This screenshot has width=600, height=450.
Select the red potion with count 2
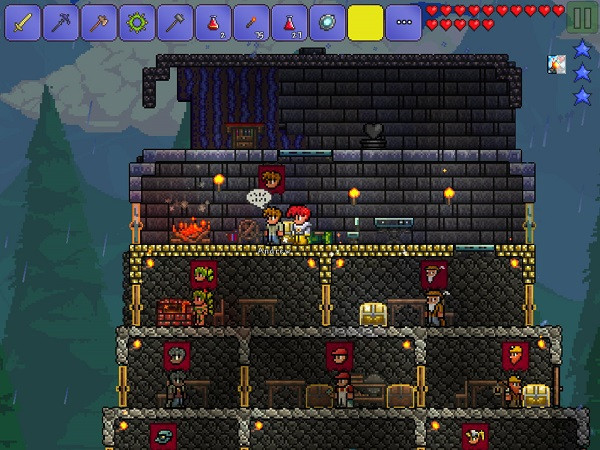pos(213,21)
